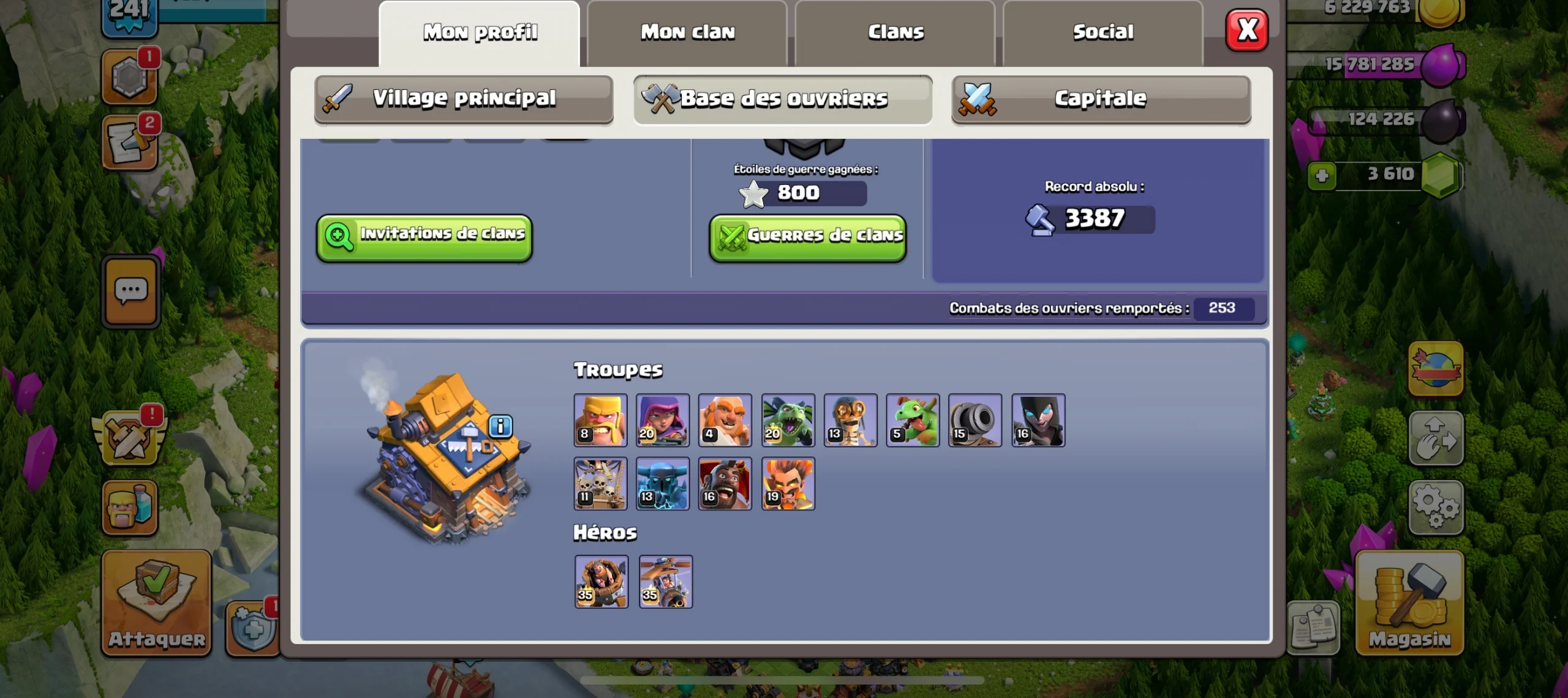Viewport: 1568px width, 698px height.
Task: Open the Social tab
Action: click(x=1102, y=32)
